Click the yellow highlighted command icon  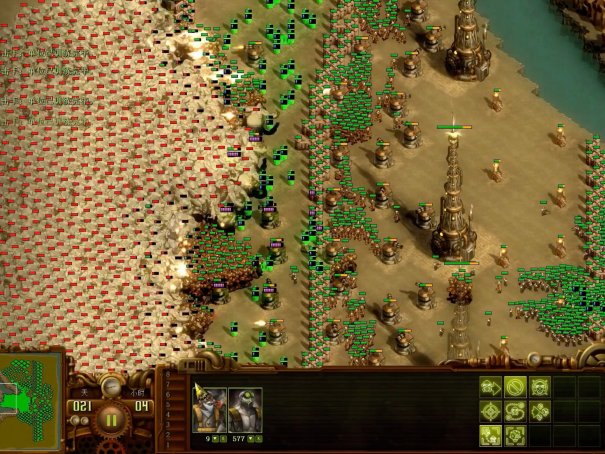pos(490,435)
